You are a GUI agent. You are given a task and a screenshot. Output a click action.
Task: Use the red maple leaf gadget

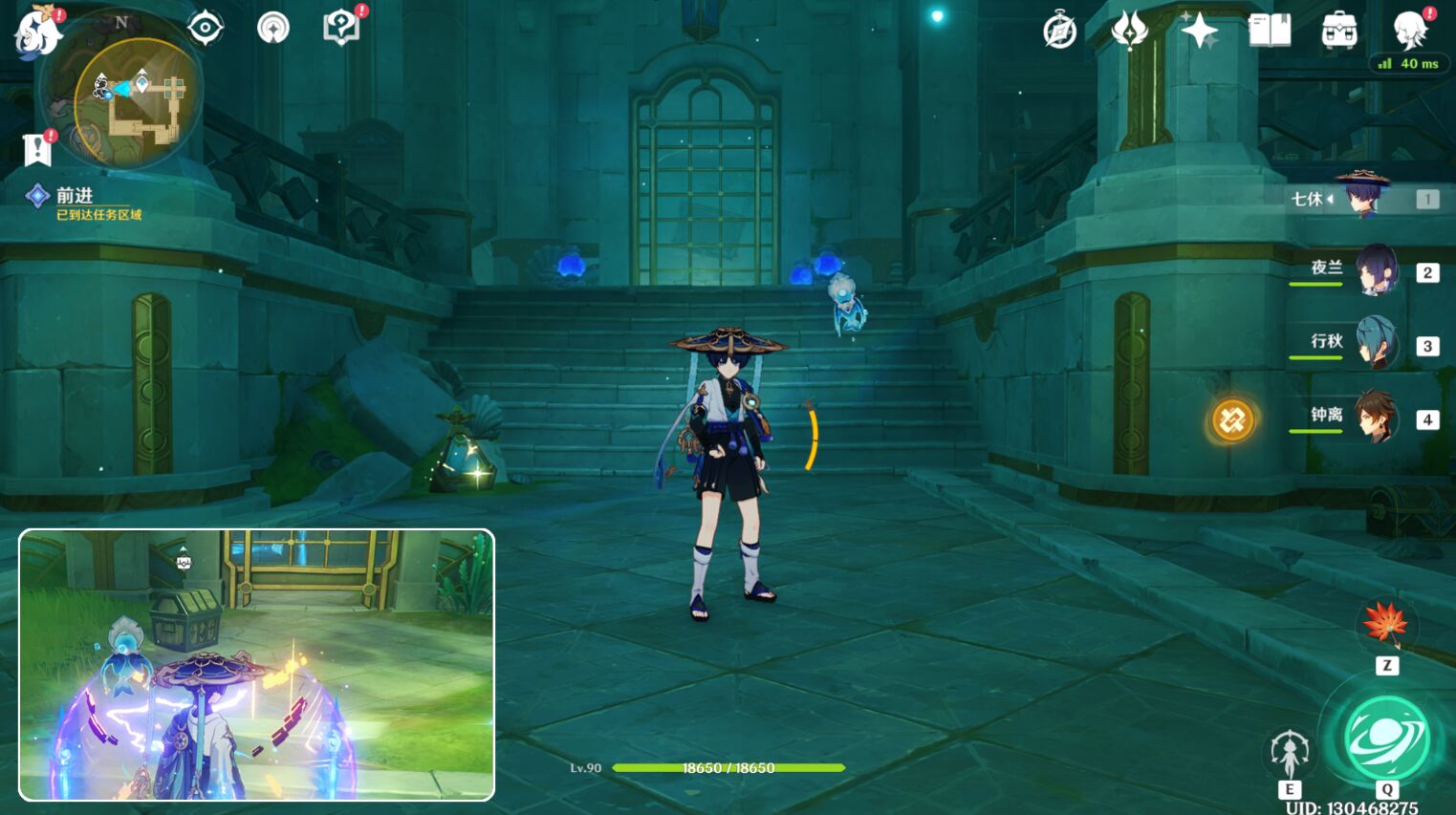pyautogui.click(x=1386, y=623)
